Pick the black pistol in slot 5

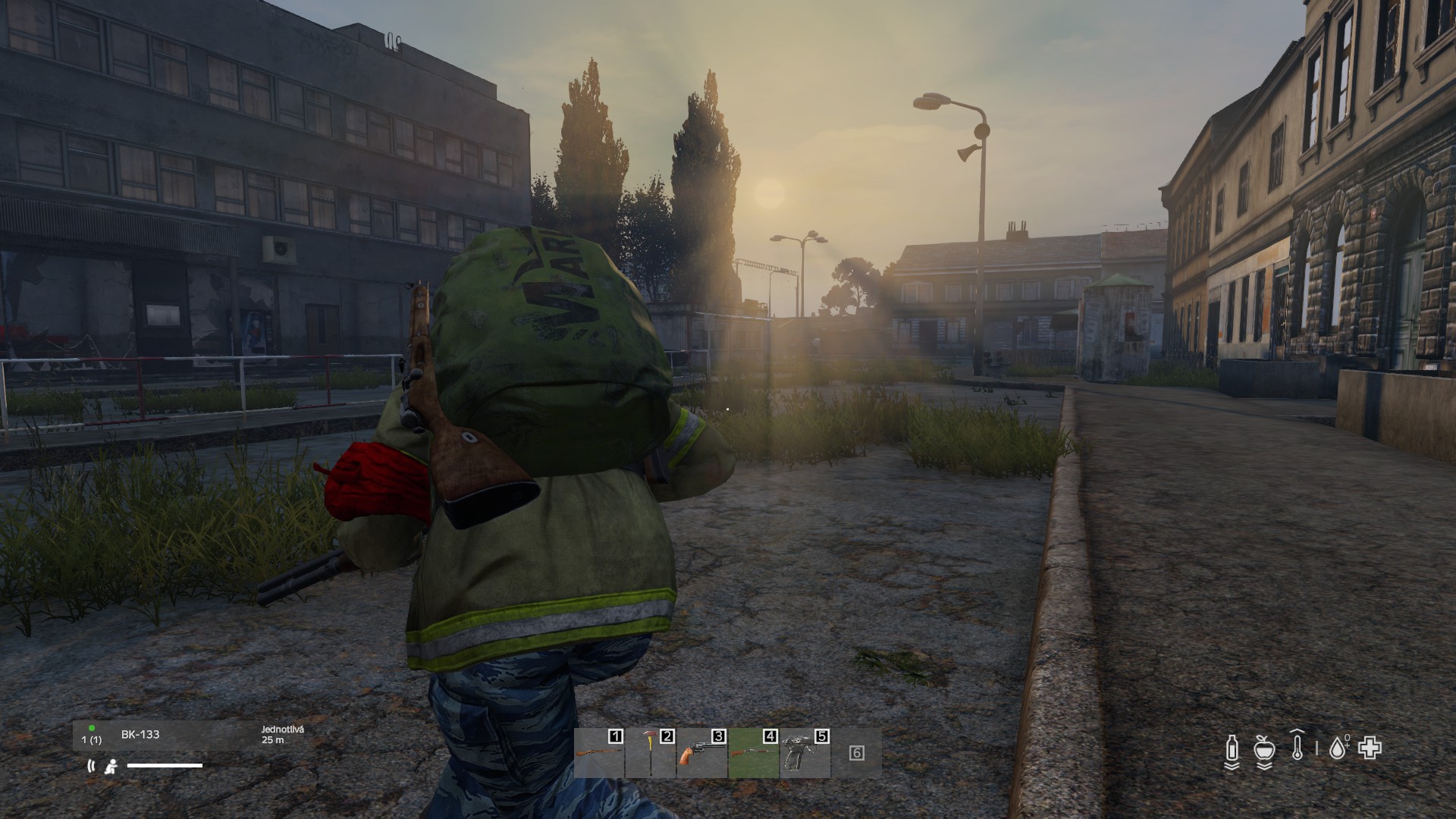coord(805,754)
